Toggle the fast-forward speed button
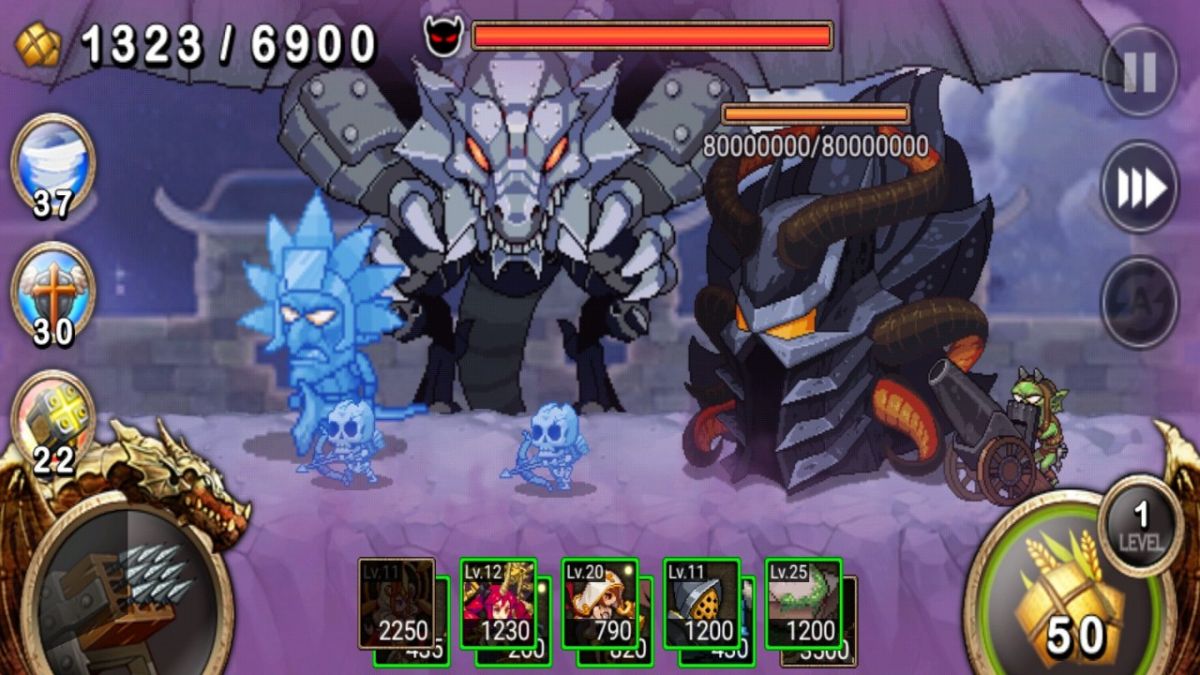Image resolution: width=1200 pixels, height=675 pixels. pos(1139,187)
